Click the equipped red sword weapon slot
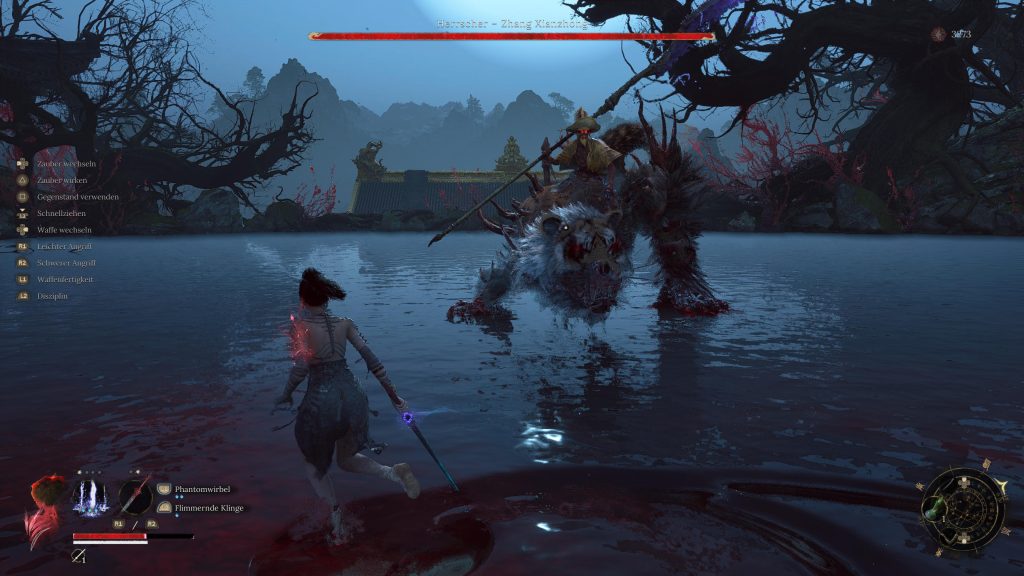Viewport: 1024px width, 576px height. [135, 496]
